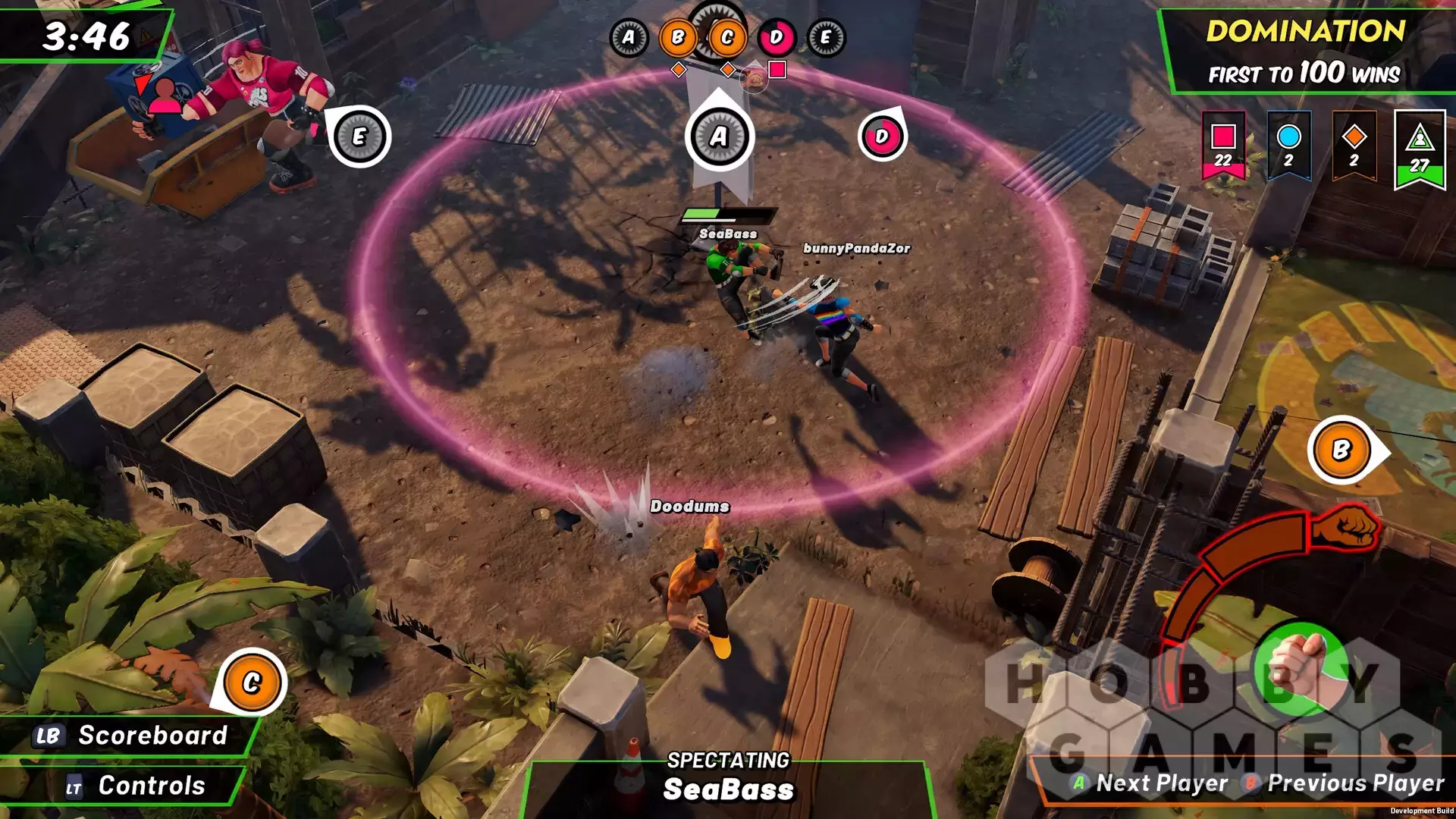Choose the blue circle team banner
This screenshot has height=819, width=1456.
click(1288, 145)
